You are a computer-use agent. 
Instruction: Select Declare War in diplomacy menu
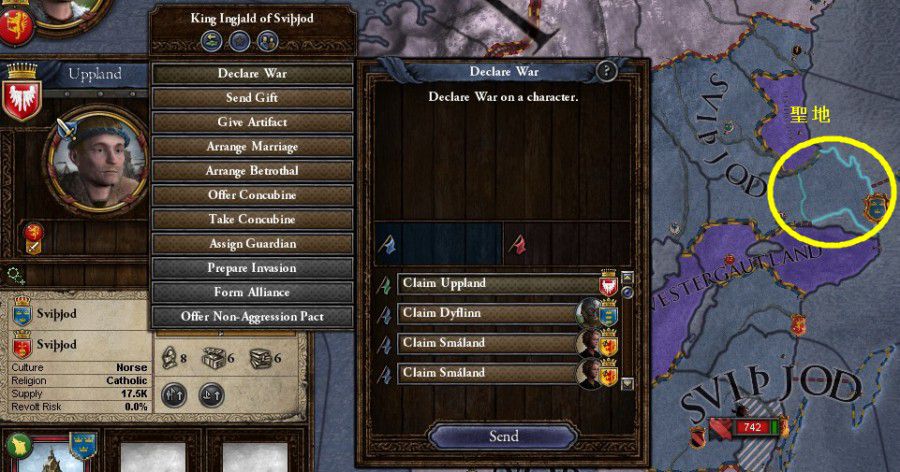pyautogui.click(x=252, y=74)
